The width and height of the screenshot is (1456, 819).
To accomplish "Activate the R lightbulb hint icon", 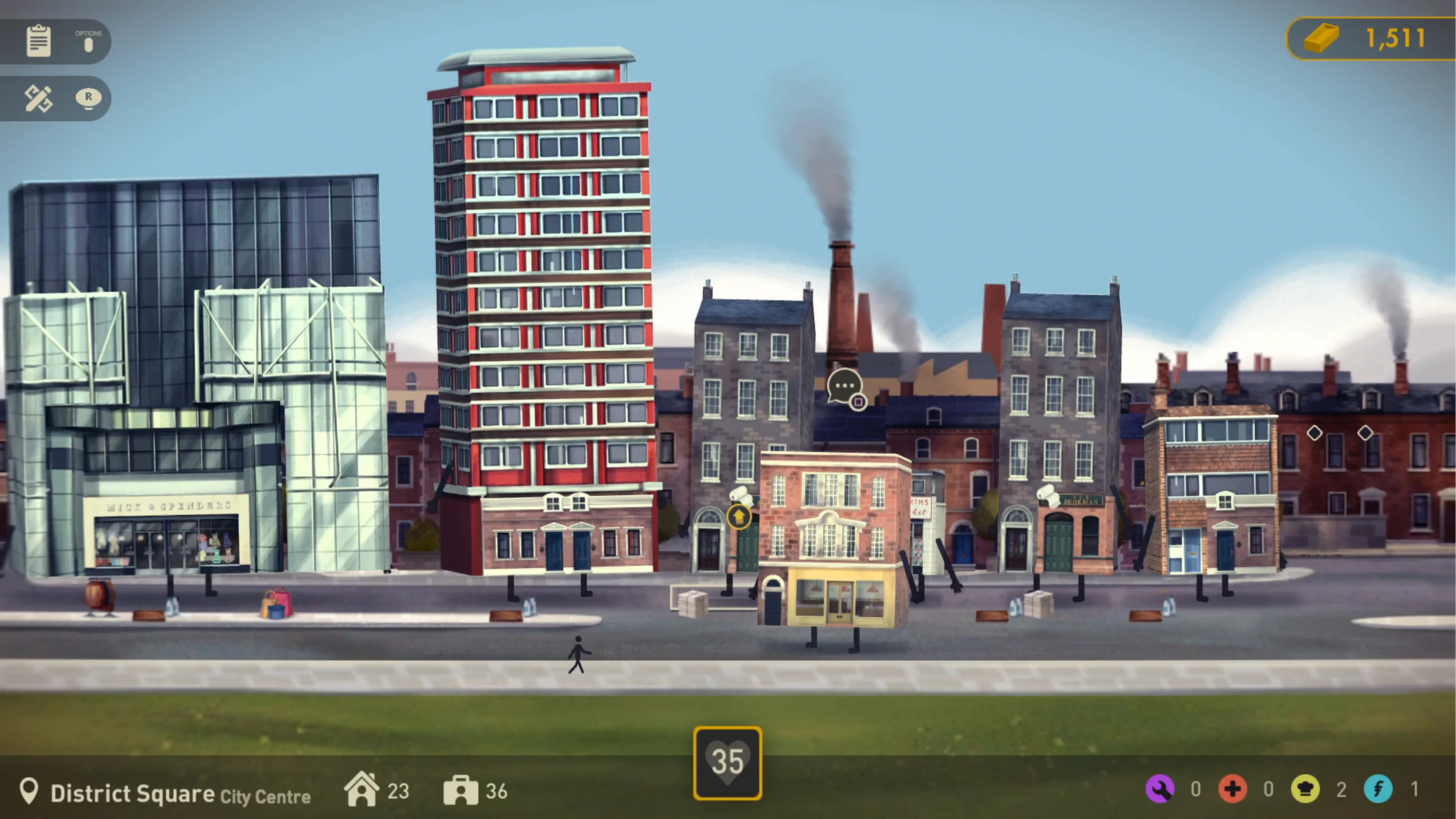I will [x=88, y=97].
